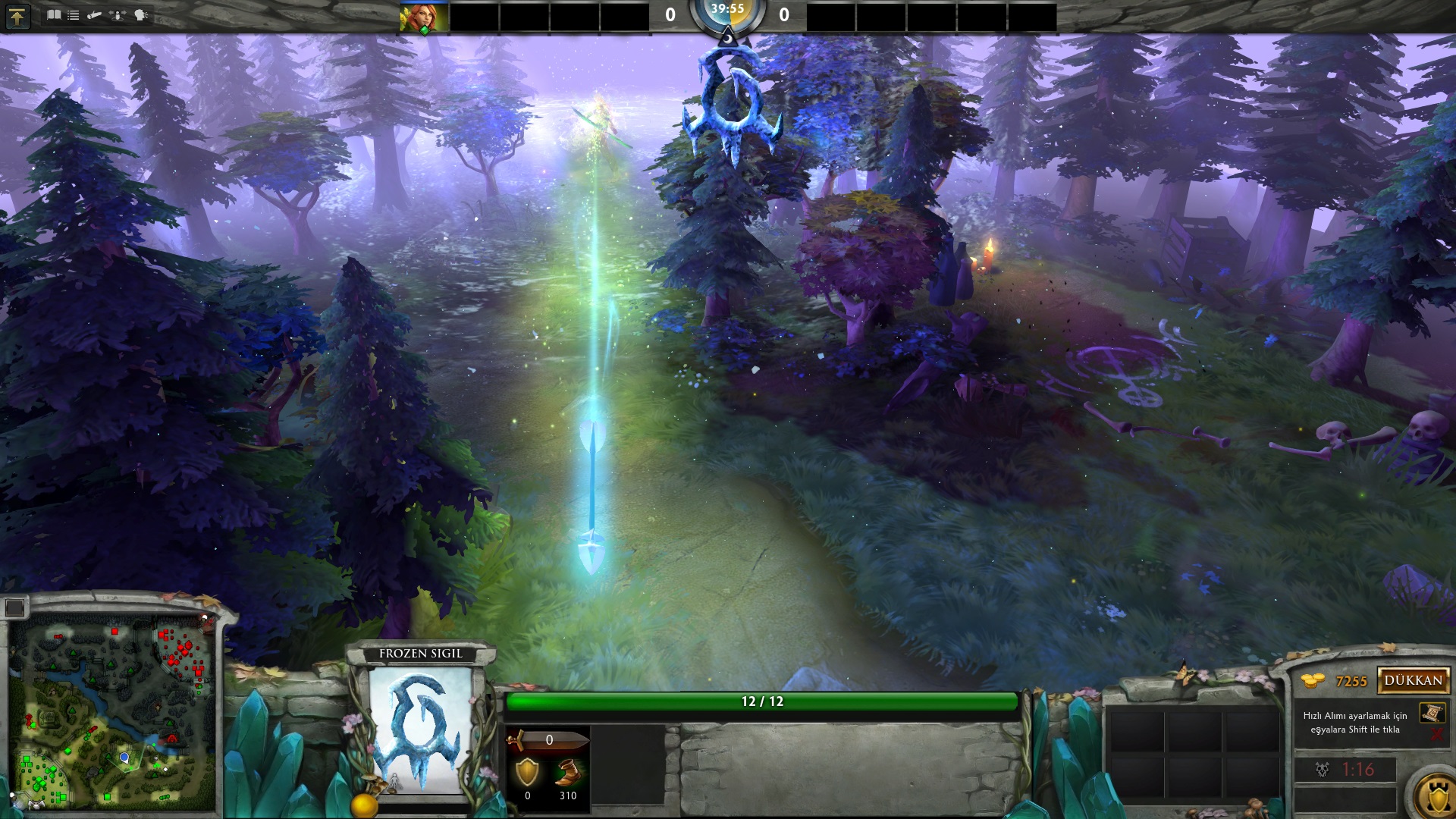Viewport: 1456px width, 819px height.
Task: Show the list-lines scoreboard icon
Action: tap(74, 14)
